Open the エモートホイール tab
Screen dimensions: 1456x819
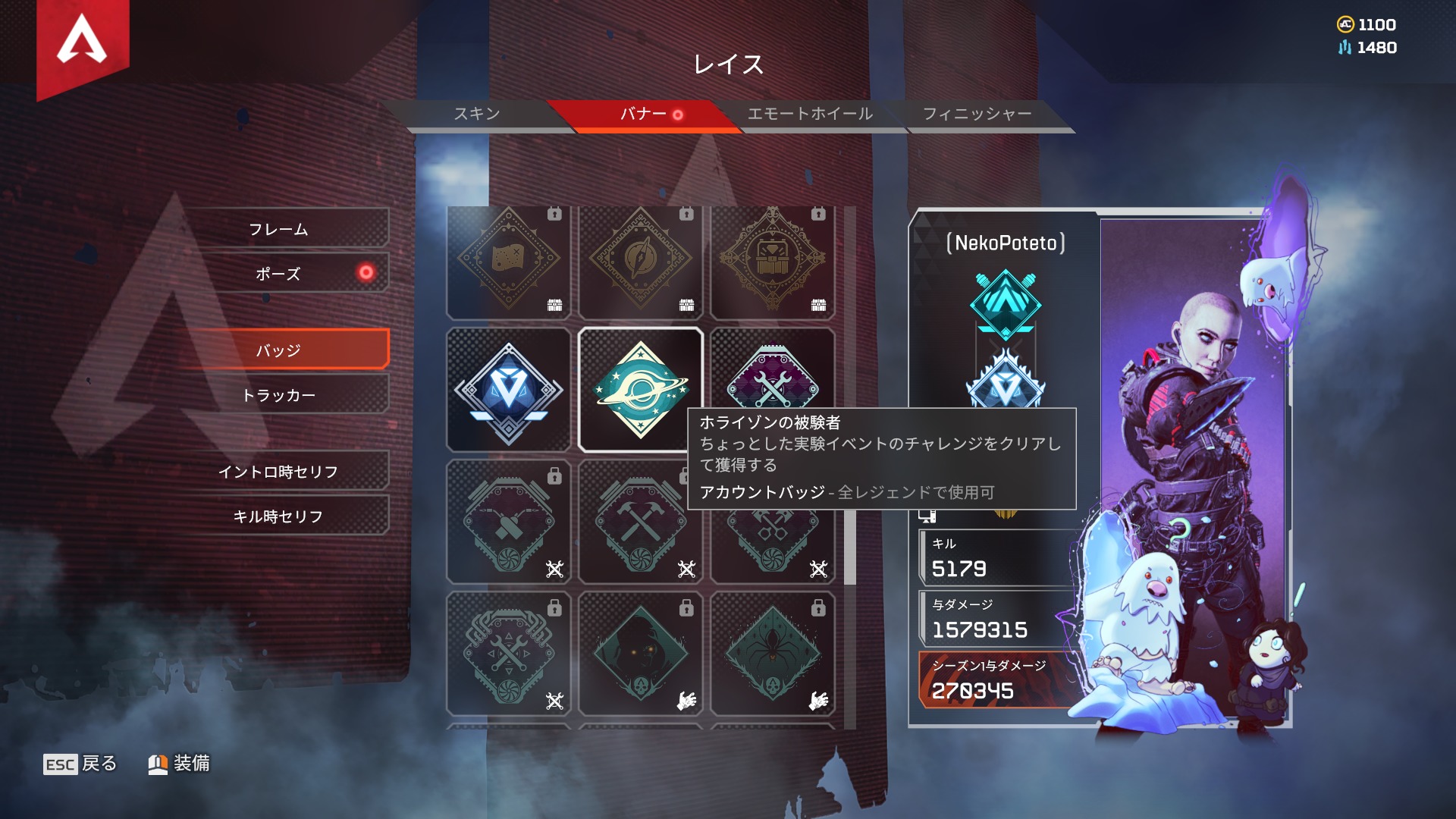click(810, 114)
